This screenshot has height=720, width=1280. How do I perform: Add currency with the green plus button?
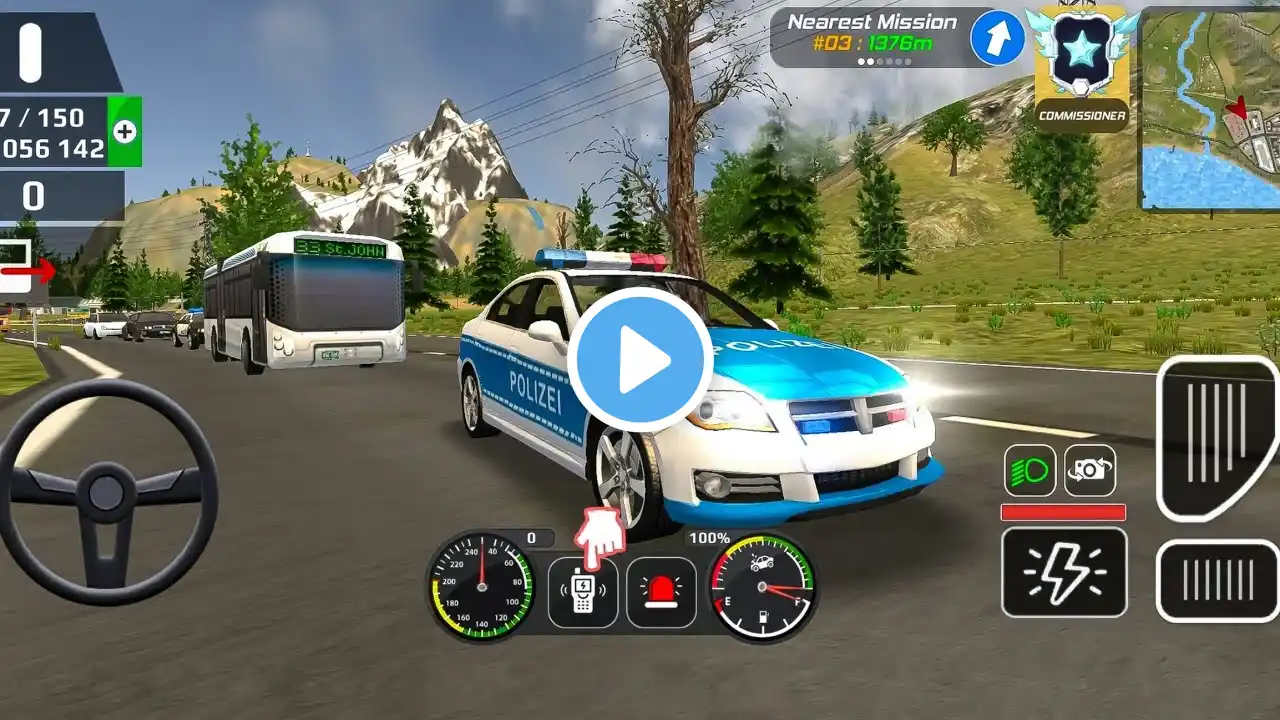[125, 131]
